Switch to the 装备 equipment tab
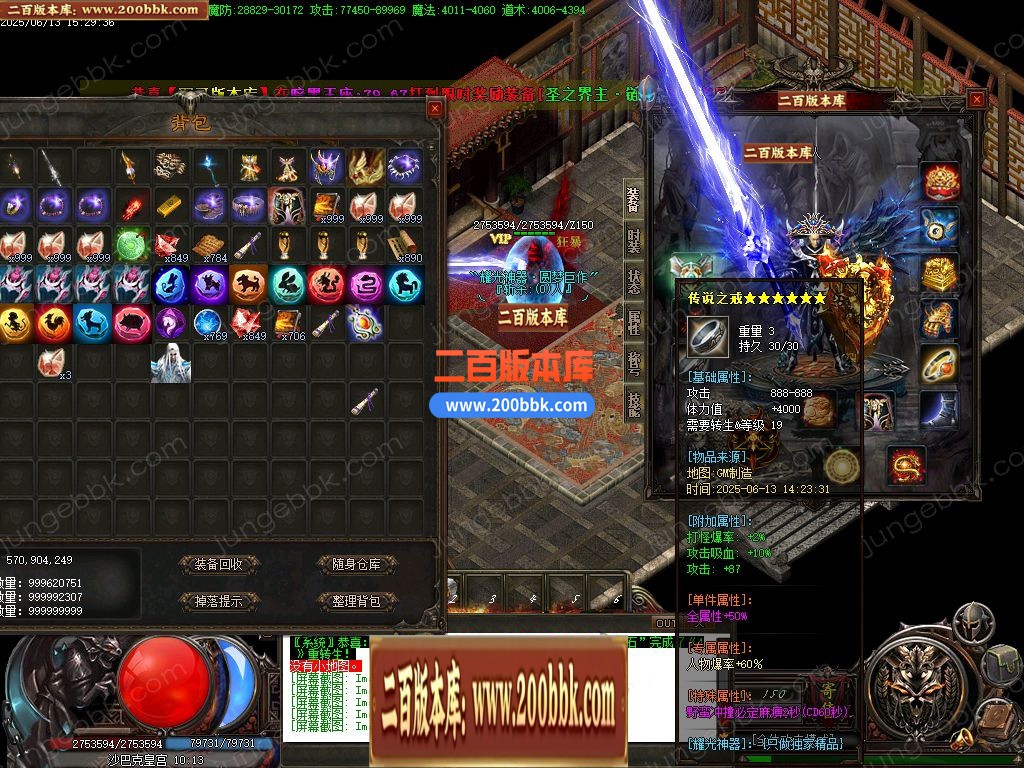 click(633, 200)
